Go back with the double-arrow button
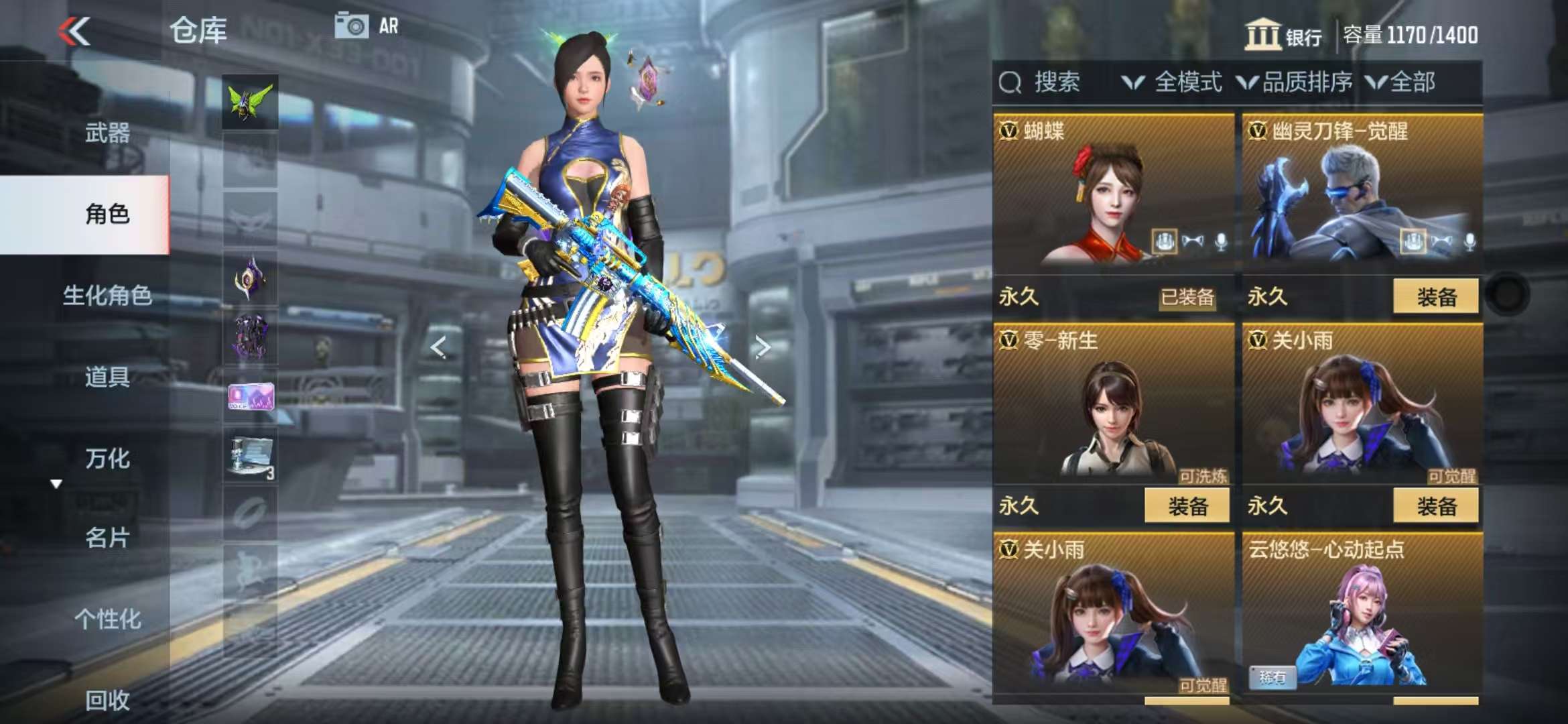Screen dimensions: 1568x724 coord(74,31)
